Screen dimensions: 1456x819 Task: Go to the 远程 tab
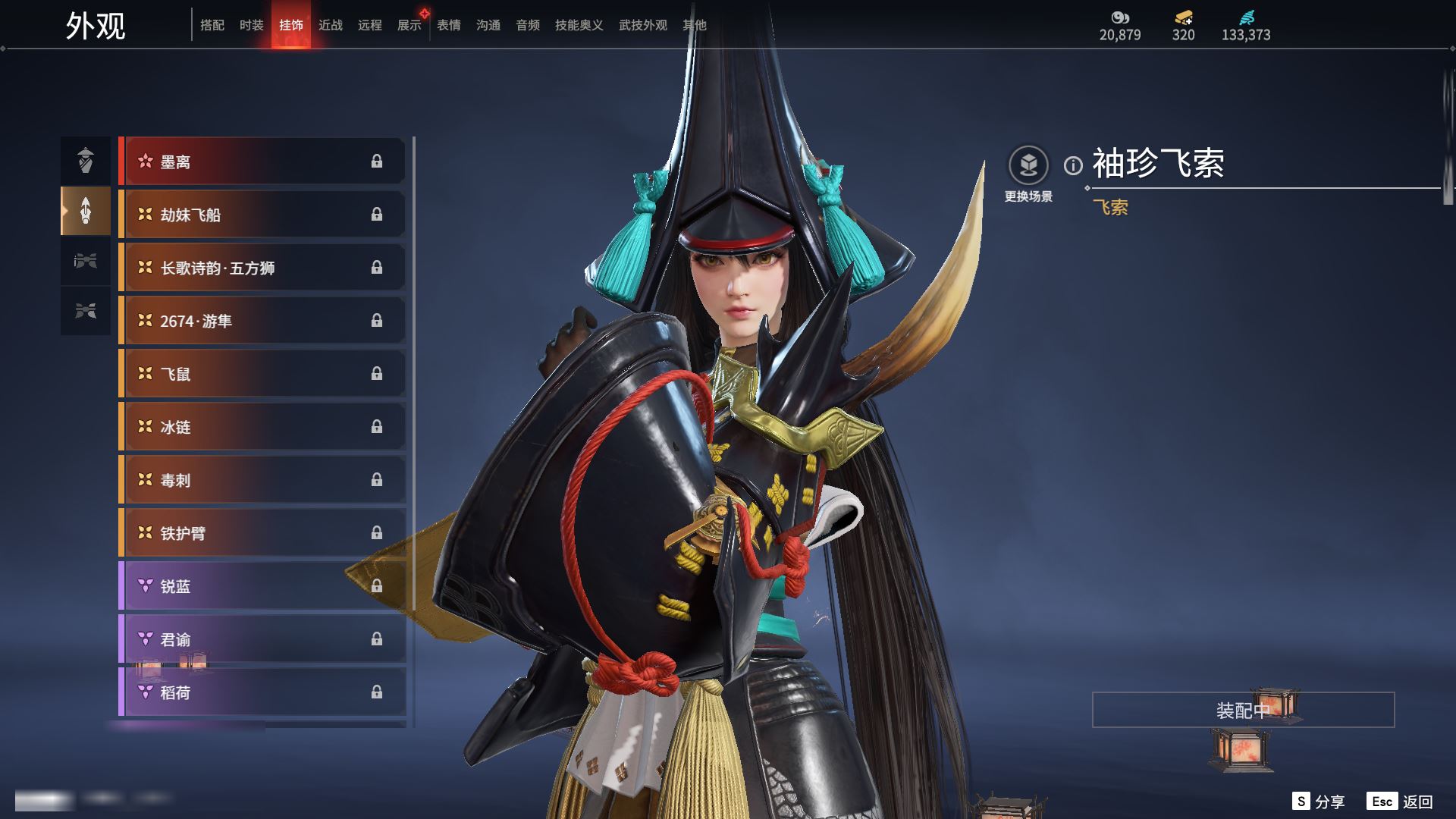370,25
